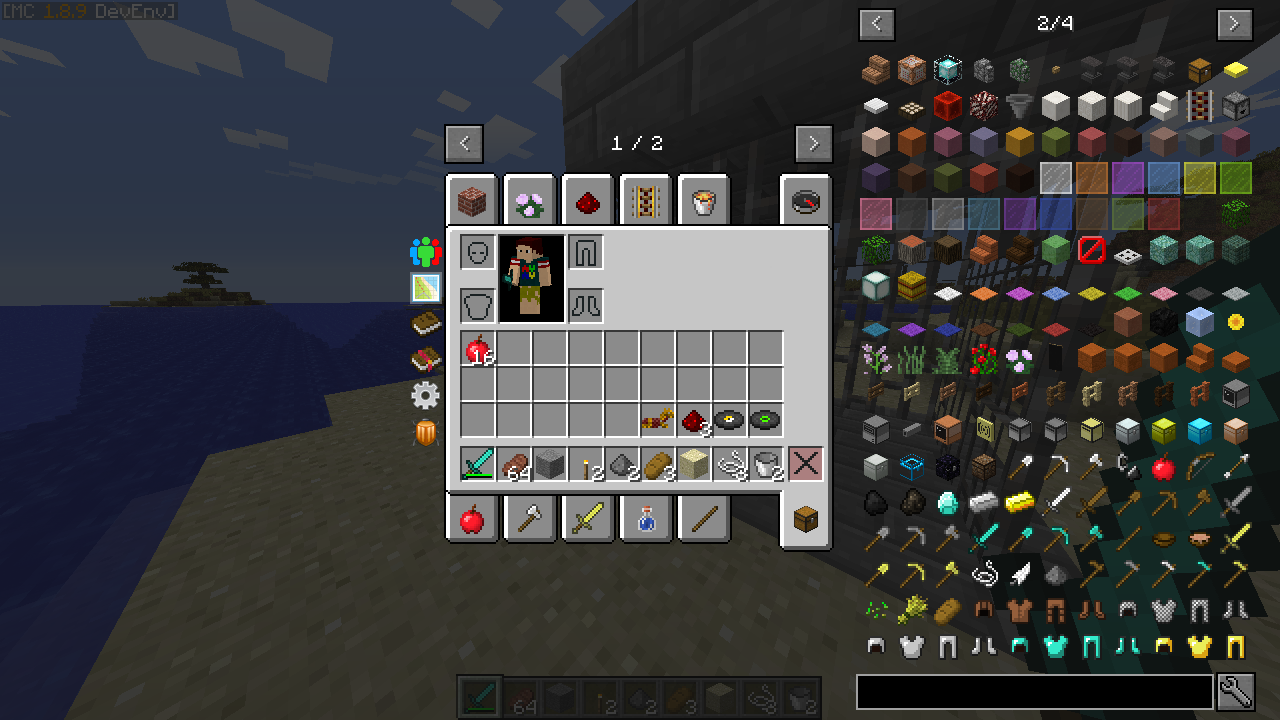This screenshot has height=720, width=1280.
Task: Go to the next creative tab page
Action: click(813, 144)
